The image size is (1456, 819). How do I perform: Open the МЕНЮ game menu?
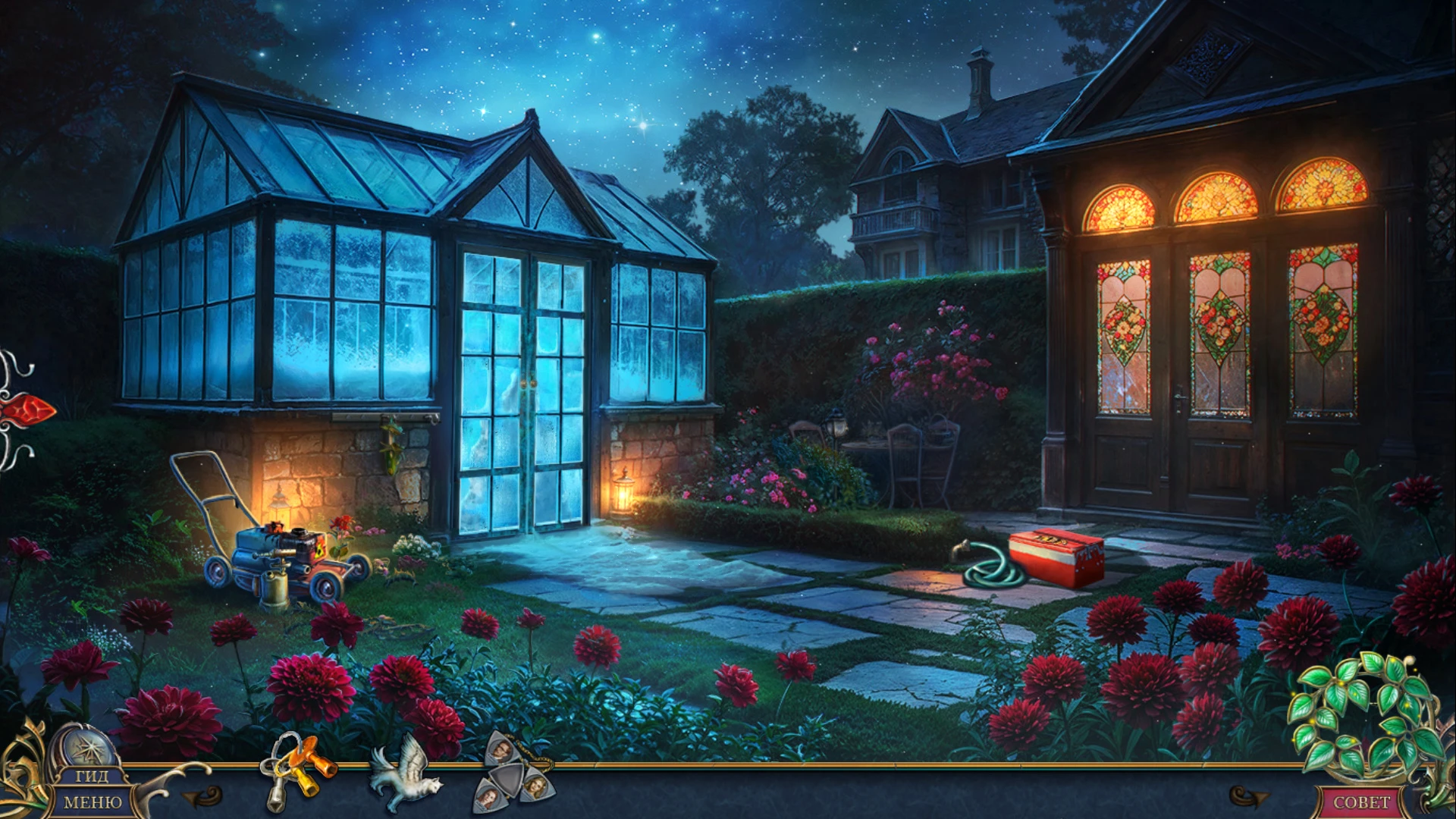pos(92,802)
